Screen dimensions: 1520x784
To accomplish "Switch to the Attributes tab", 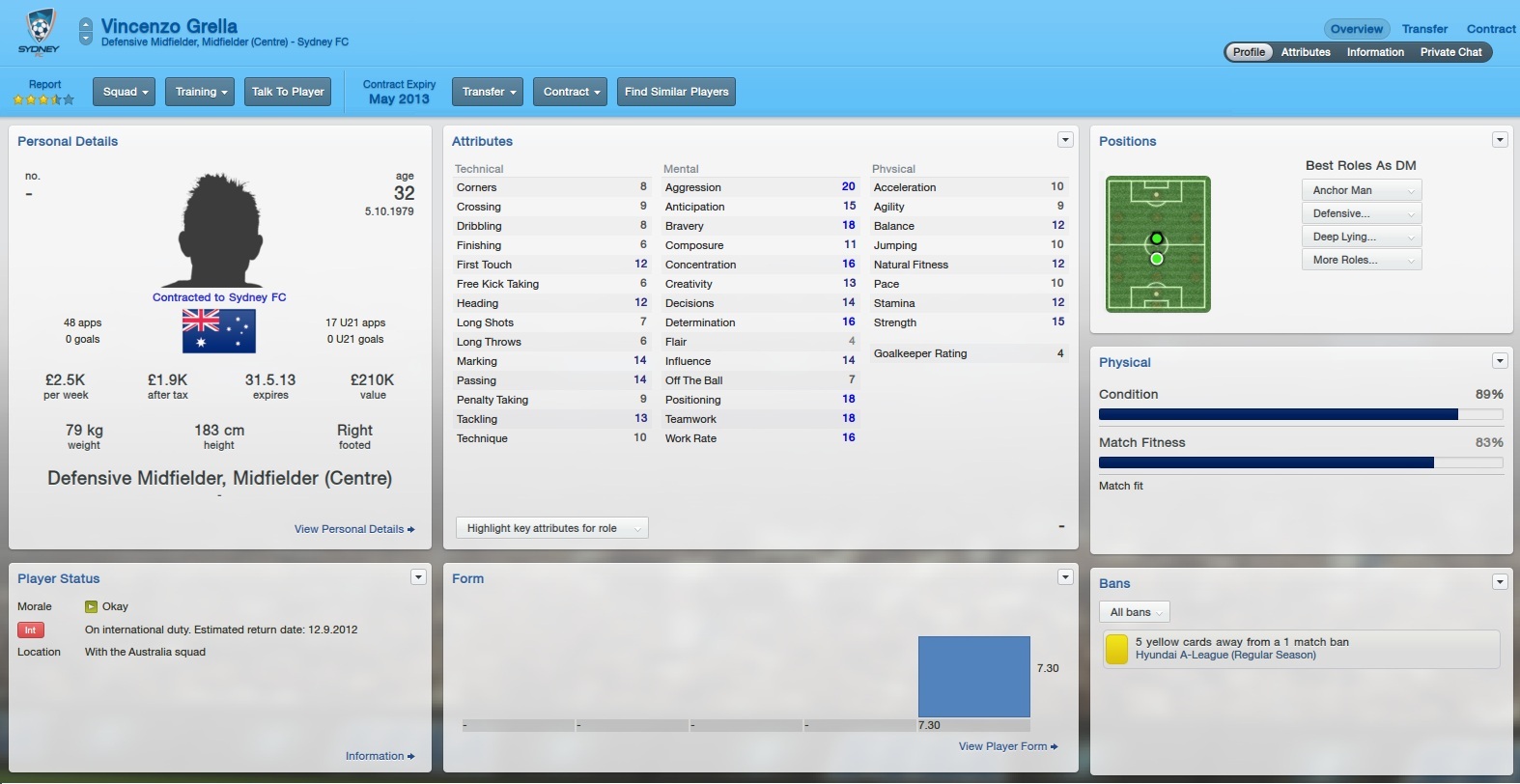I will tap(1306, 52).
